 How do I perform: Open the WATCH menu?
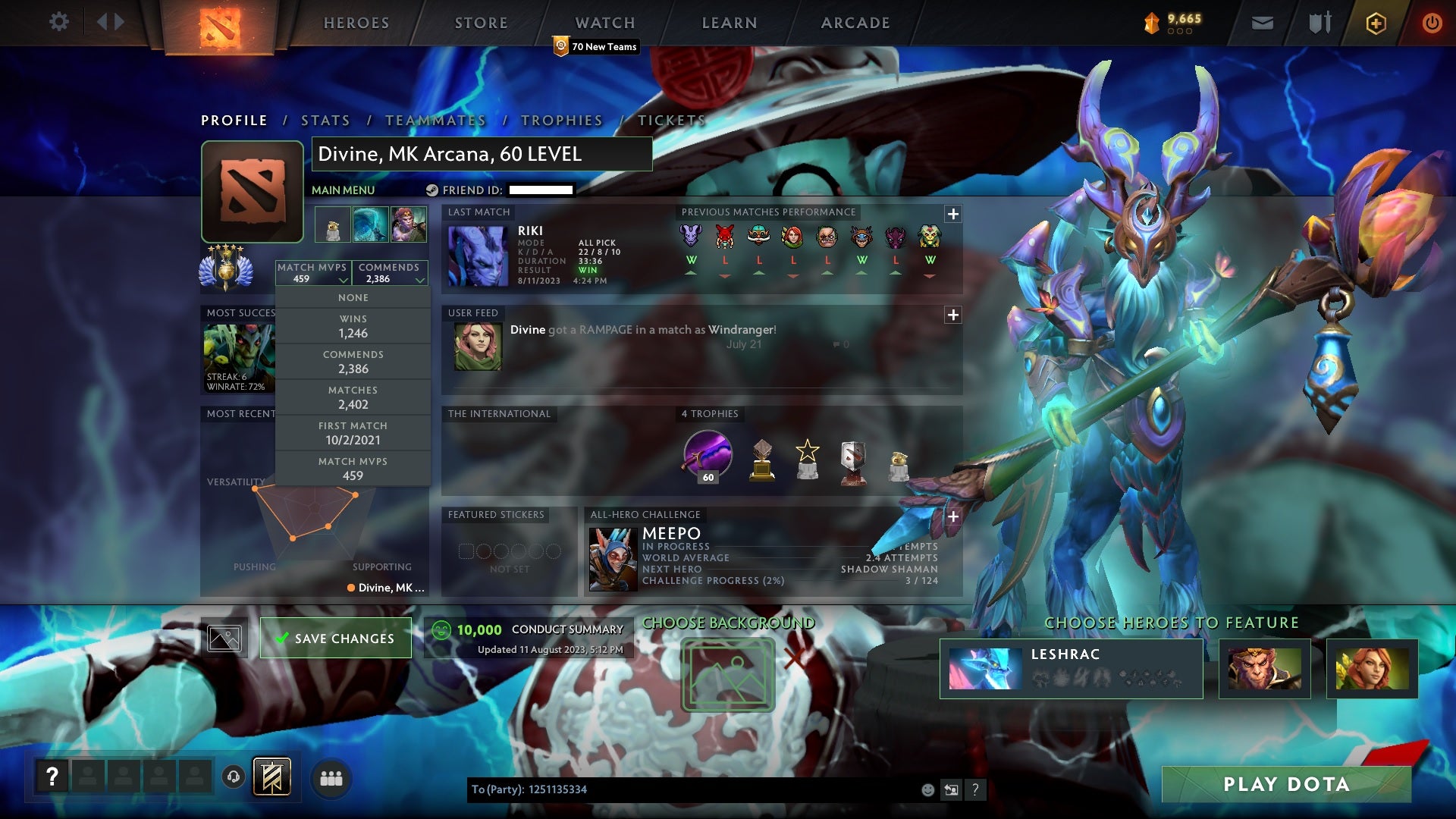(605, 23)
